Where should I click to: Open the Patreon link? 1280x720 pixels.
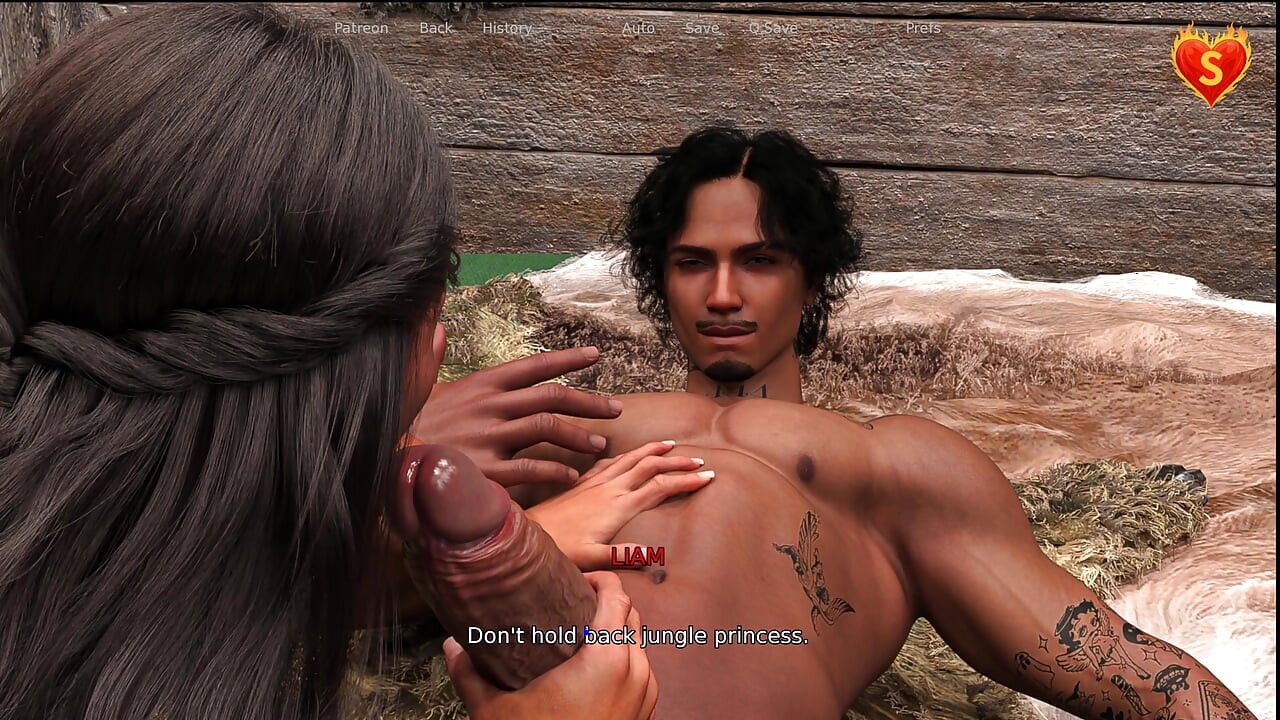[361, 28]
